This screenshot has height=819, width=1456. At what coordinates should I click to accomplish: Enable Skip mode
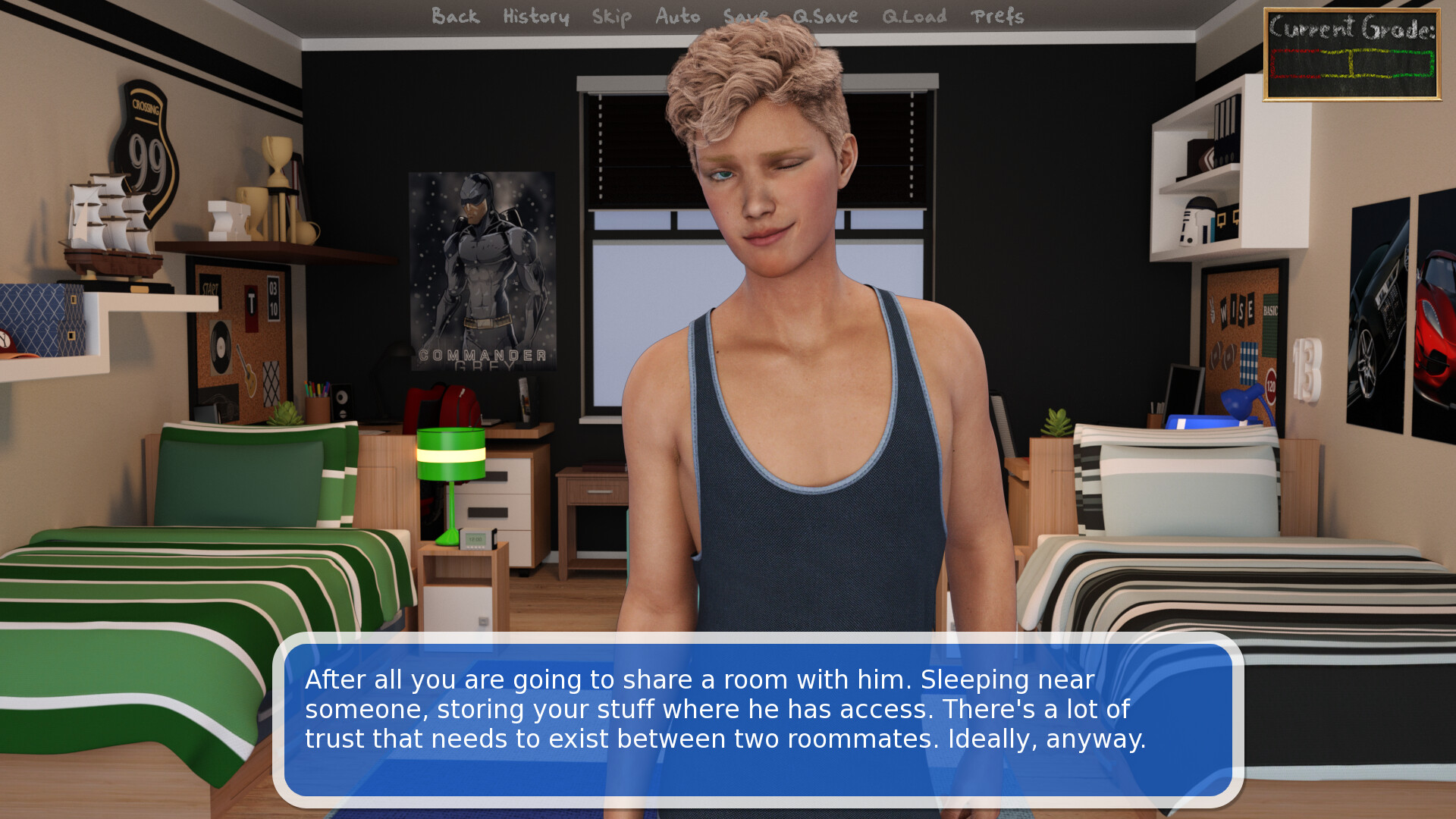(x=611, y=17)
